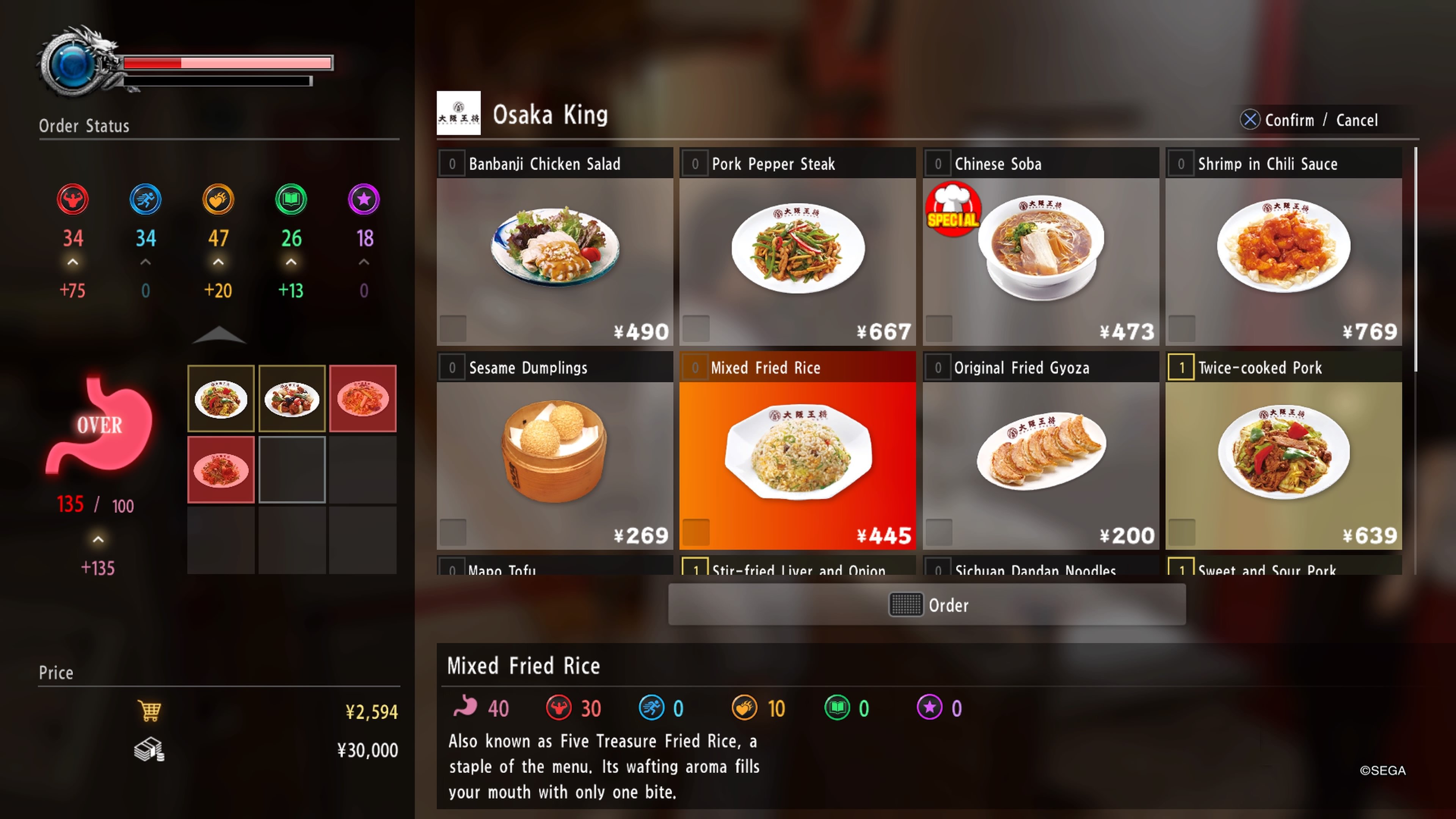This screenshot has width=1456, height=819.
Task: Select the red strength stat icon
Action: [72, 199]
